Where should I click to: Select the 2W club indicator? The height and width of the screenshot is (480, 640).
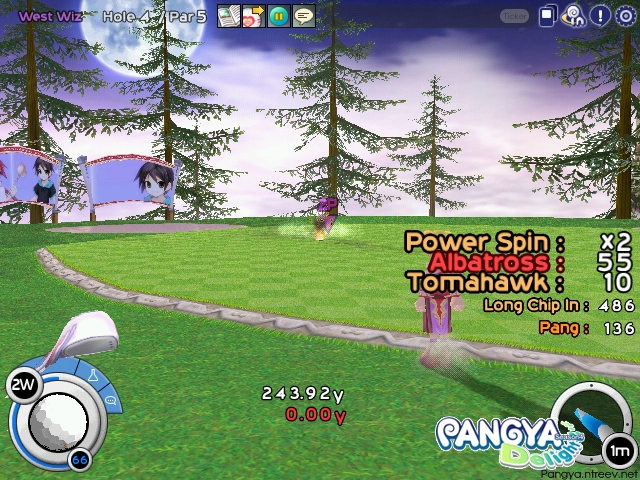(x=22, y=384)
